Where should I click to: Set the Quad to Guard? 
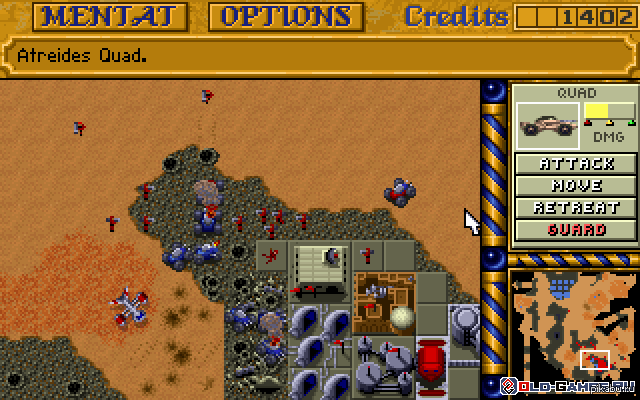pos(576,230)
